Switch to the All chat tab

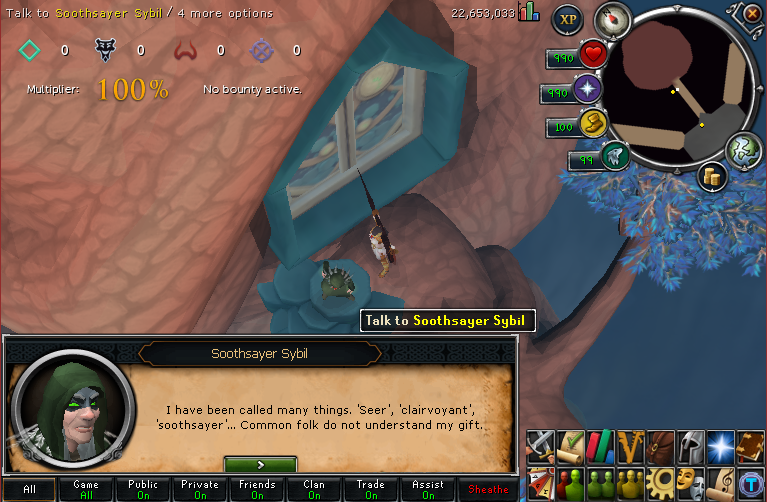coord(30,489)
